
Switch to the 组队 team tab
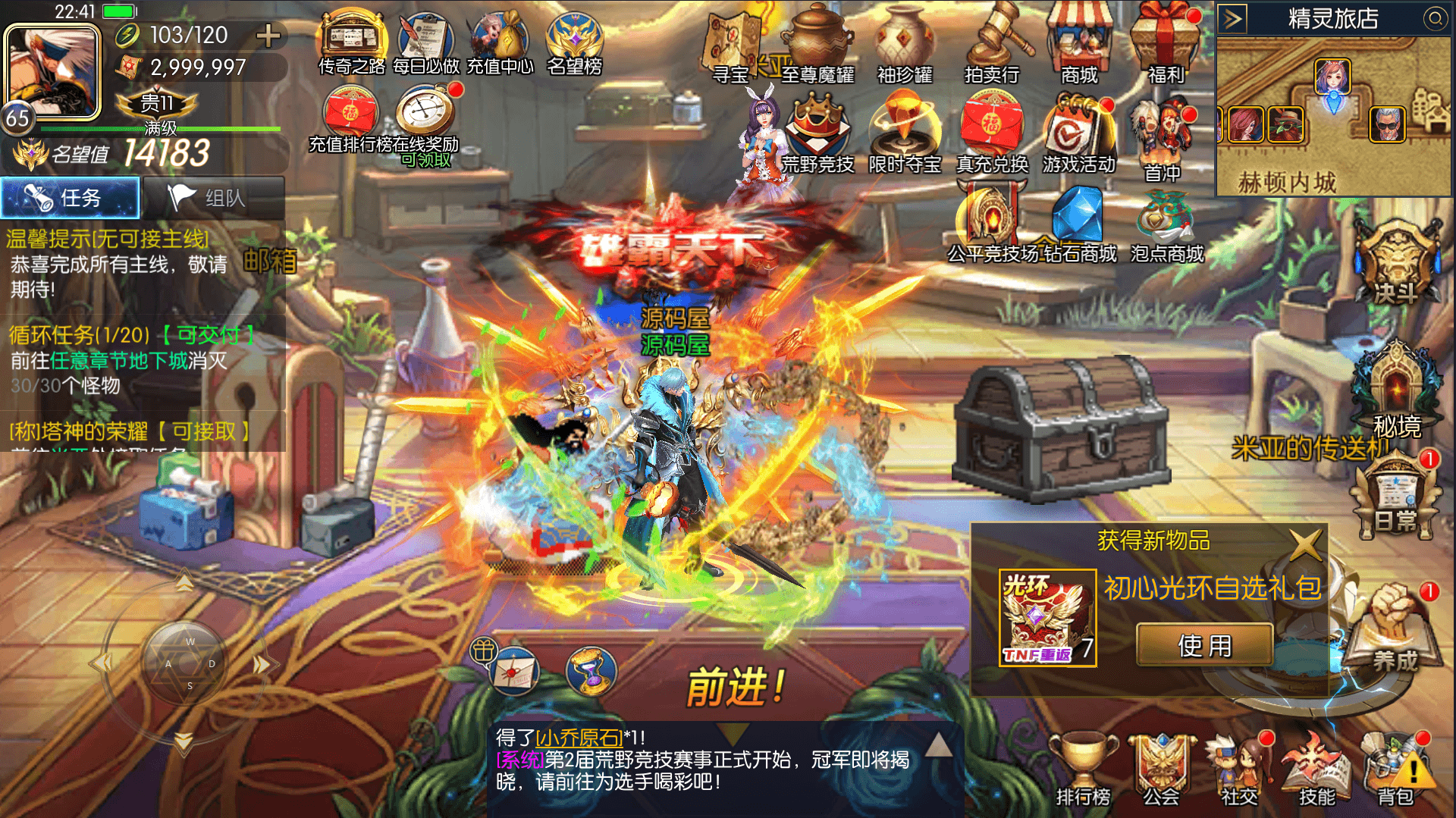(215, 198)
